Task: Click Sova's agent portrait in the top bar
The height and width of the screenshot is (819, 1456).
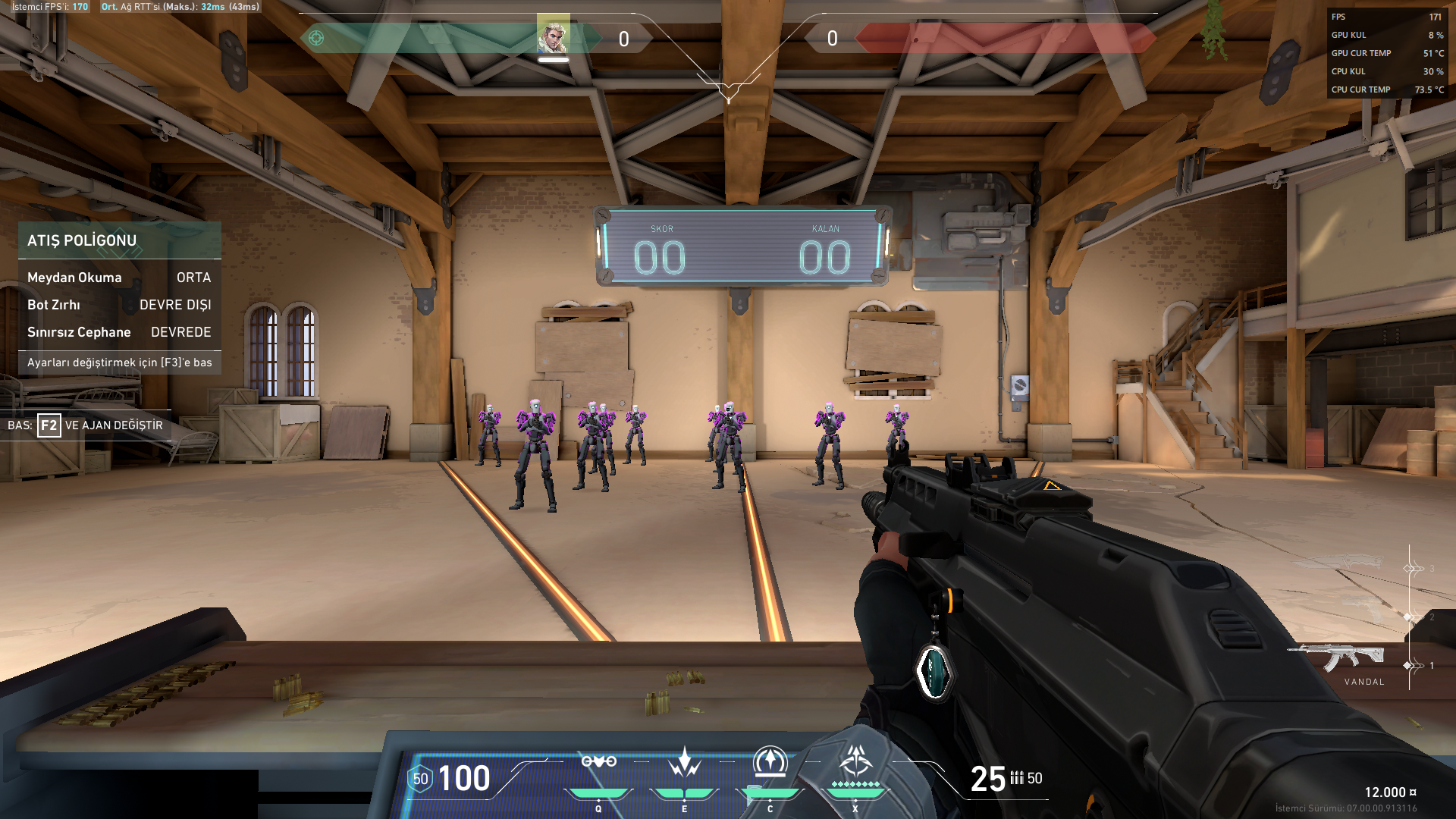Action: tap(553, 35)
